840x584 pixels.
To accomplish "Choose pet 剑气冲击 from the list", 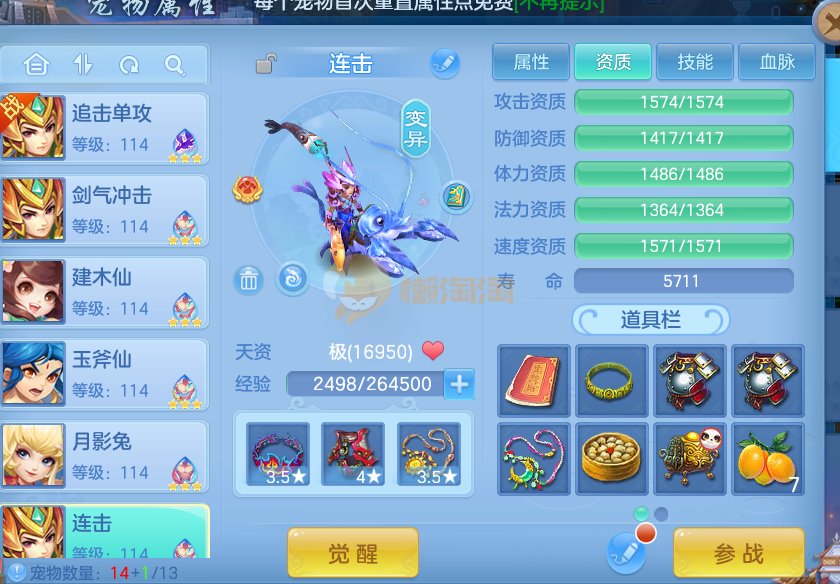I will [105, 210].
